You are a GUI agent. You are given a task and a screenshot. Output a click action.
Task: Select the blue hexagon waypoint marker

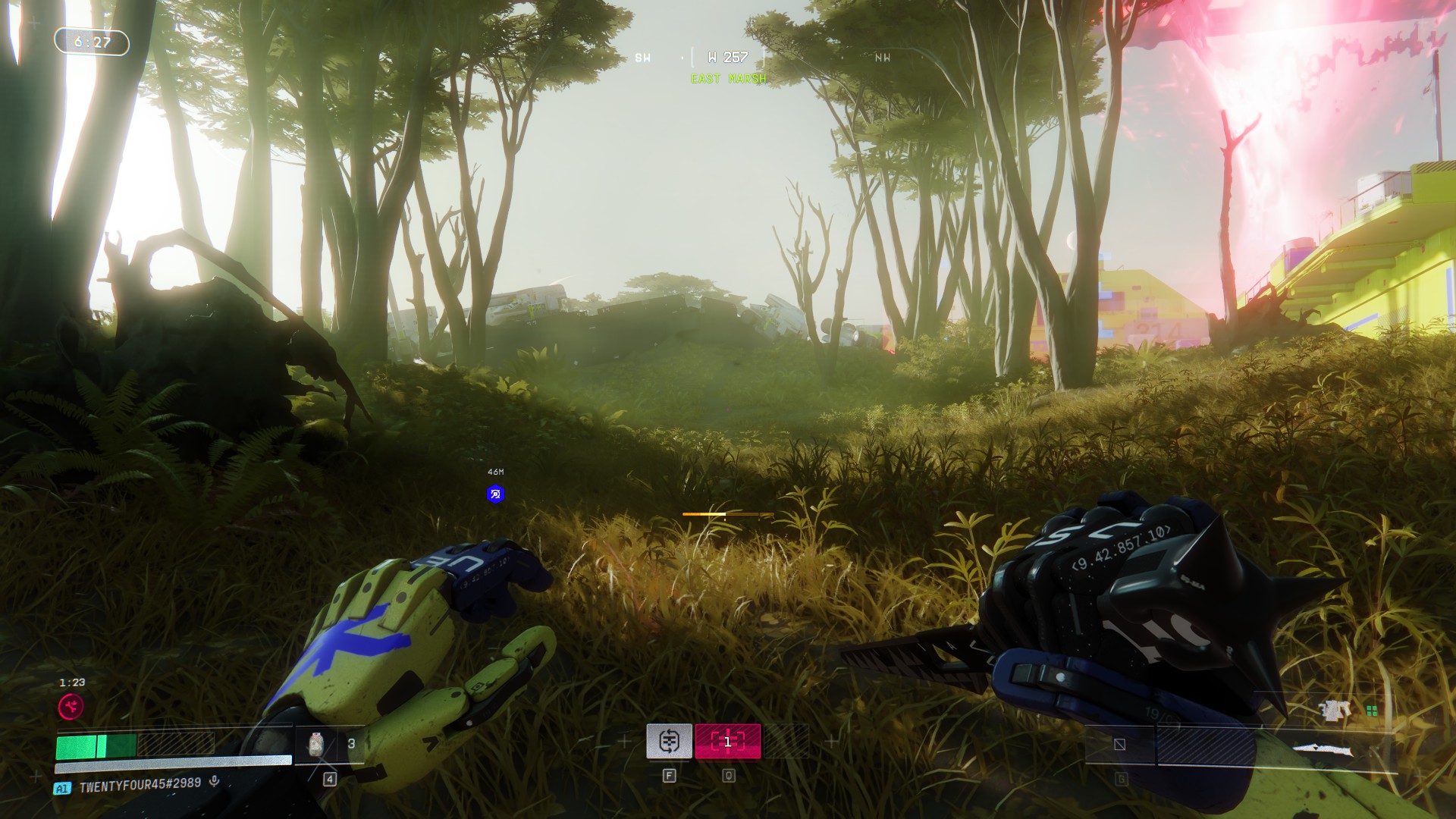[x=495, y=494]
